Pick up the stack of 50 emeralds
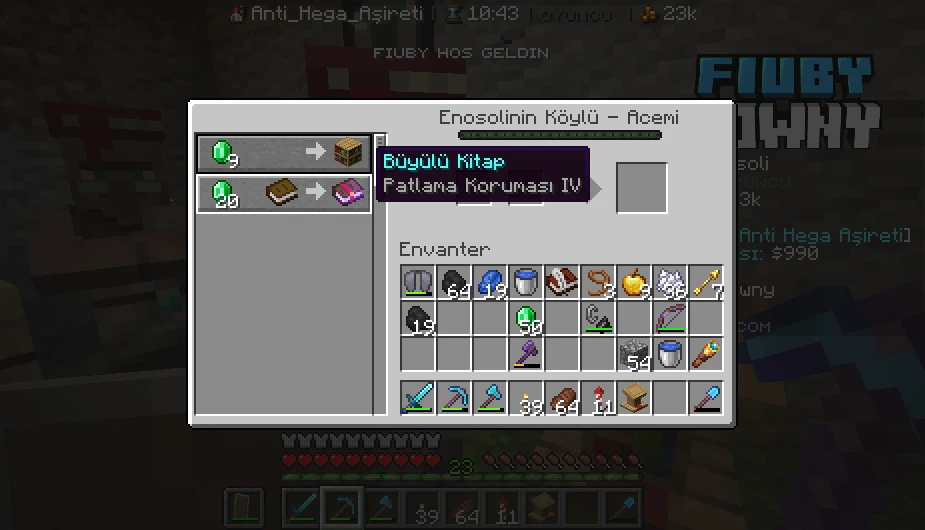 [x=525, y=319]
